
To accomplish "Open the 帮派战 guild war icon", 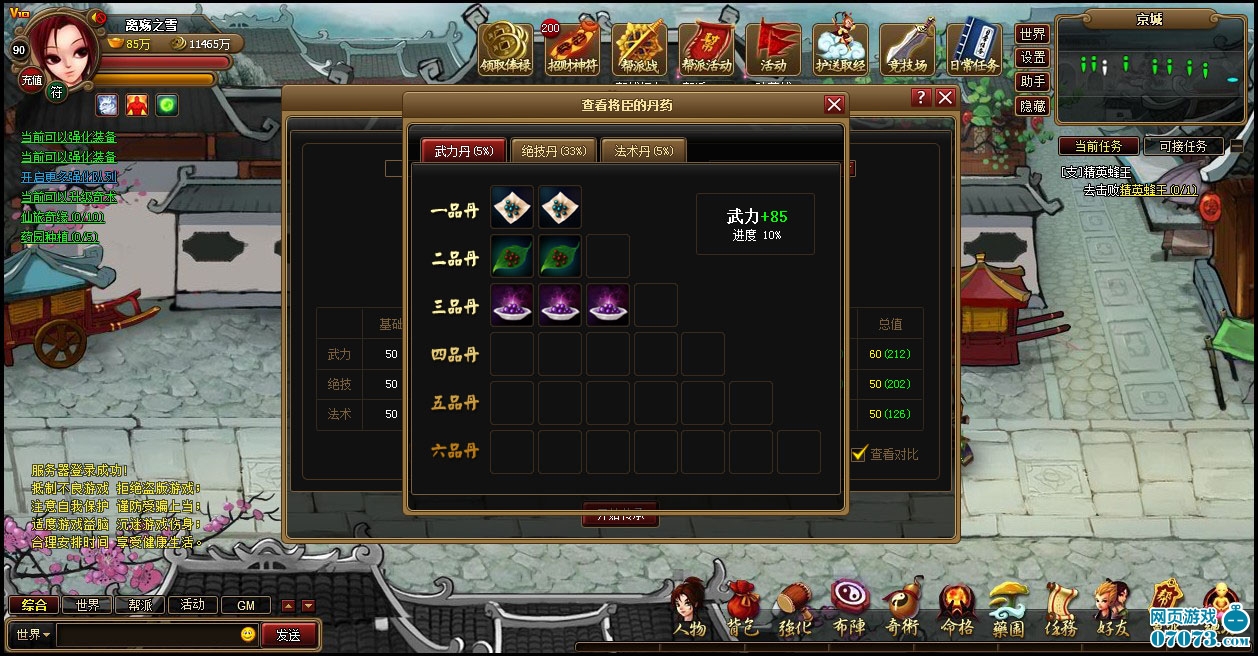I will (x=640, y=49).
